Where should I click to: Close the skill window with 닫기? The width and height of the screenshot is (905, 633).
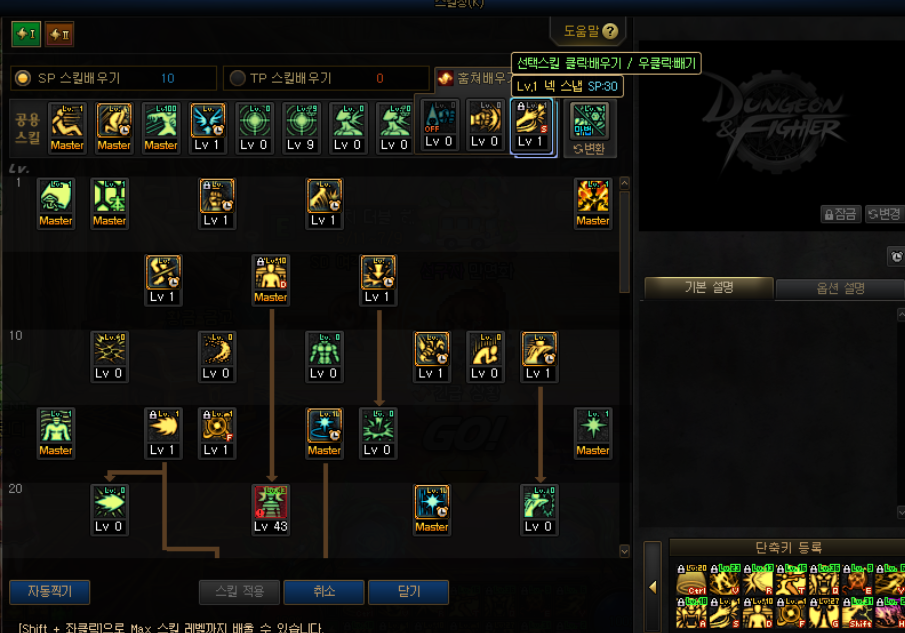tap(408, 592)
